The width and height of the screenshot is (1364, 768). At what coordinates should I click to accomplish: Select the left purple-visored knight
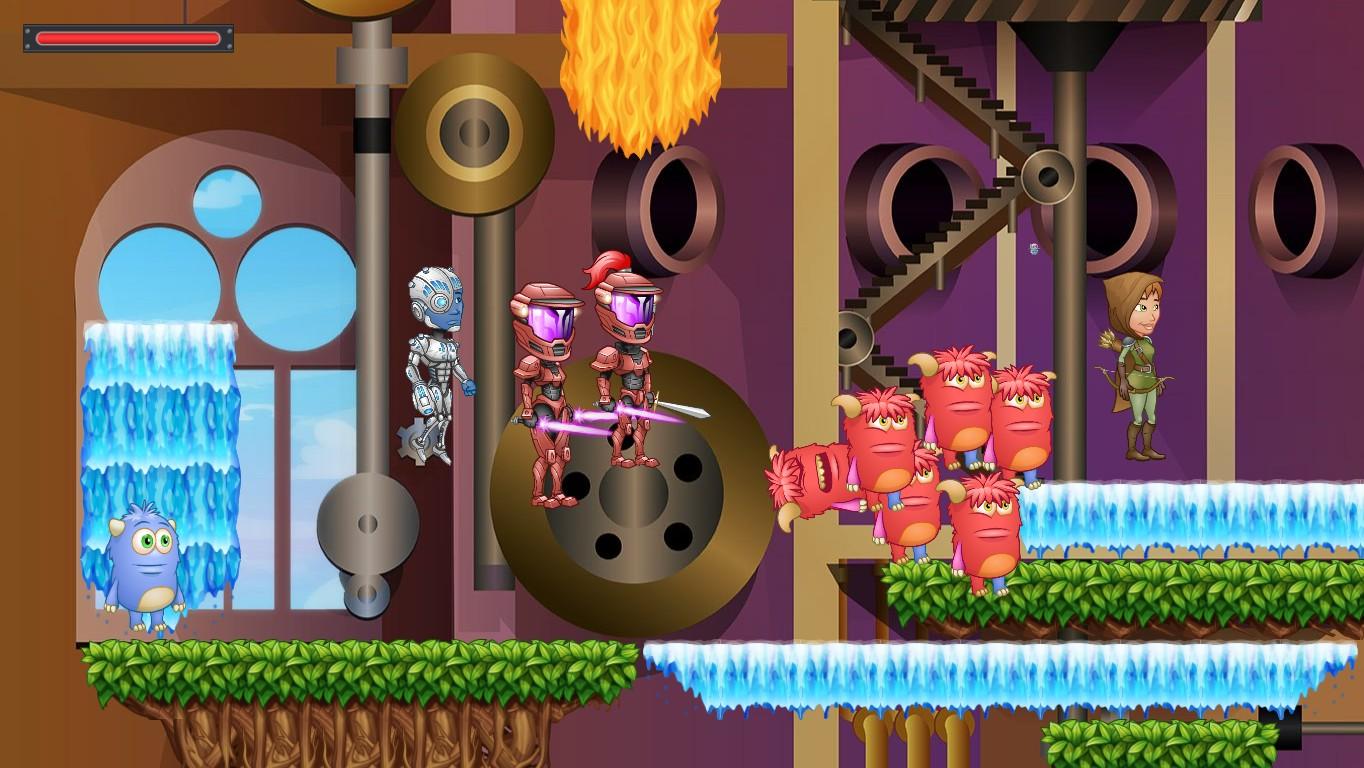click(x=545, y=390)
